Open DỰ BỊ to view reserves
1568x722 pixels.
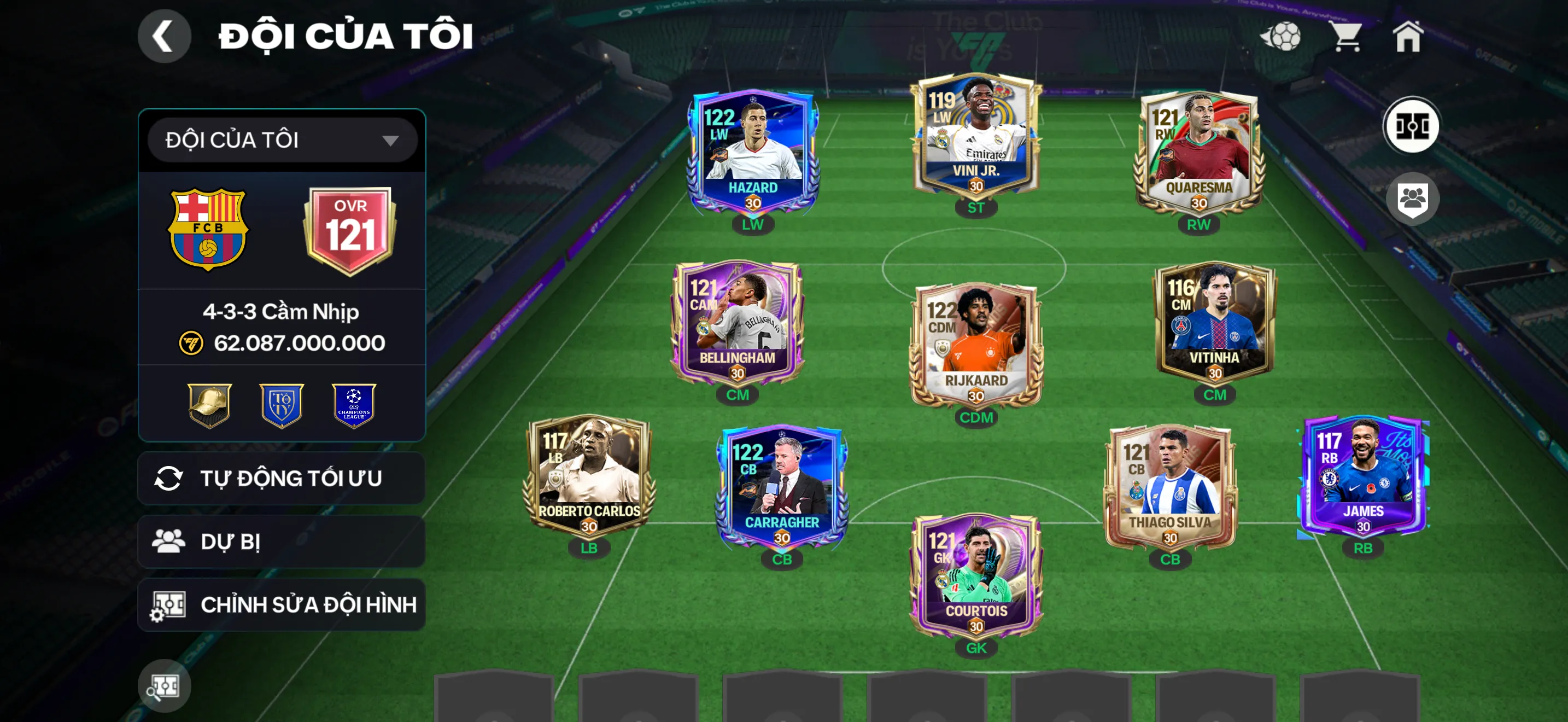tap(280, 542)
